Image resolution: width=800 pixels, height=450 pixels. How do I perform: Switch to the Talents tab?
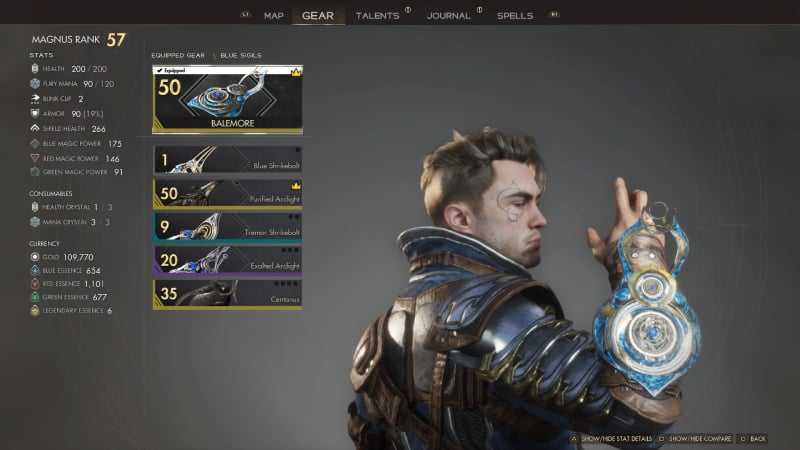pyautogui.click(x=376, y=16)
